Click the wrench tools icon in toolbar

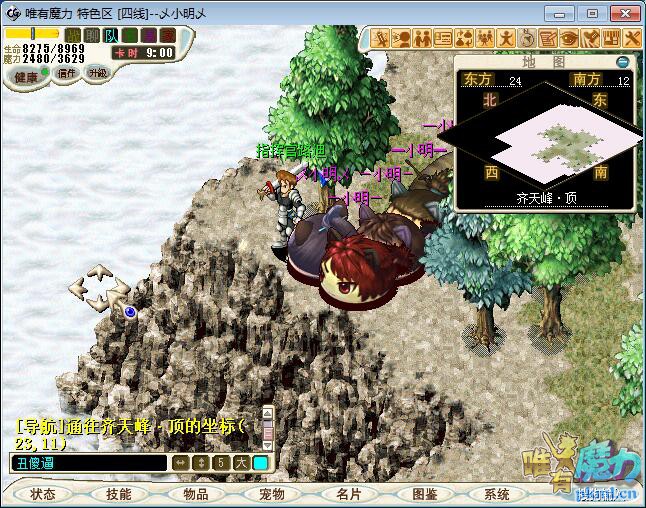pyautogui.click(x=632, y=38)
